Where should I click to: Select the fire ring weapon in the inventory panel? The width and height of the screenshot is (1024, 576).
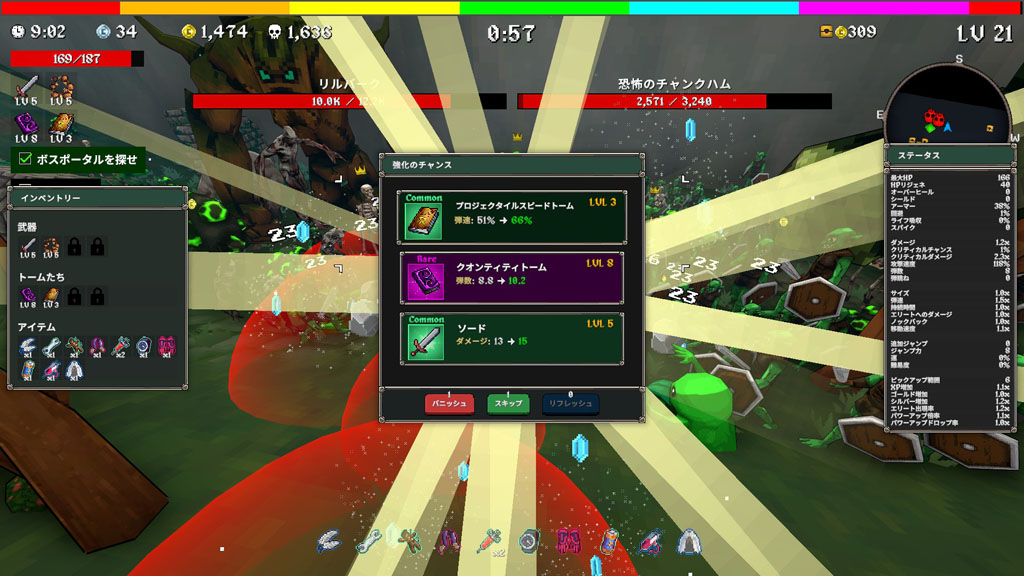pos(50,246)
